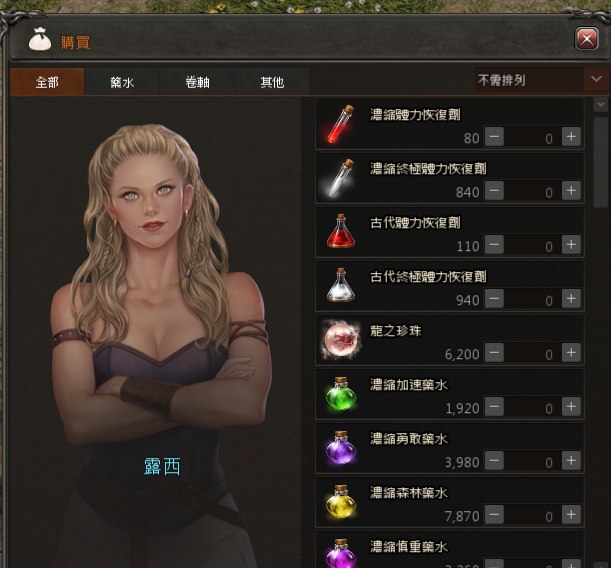Open the 卷軸 category tab

click(197, 82)
